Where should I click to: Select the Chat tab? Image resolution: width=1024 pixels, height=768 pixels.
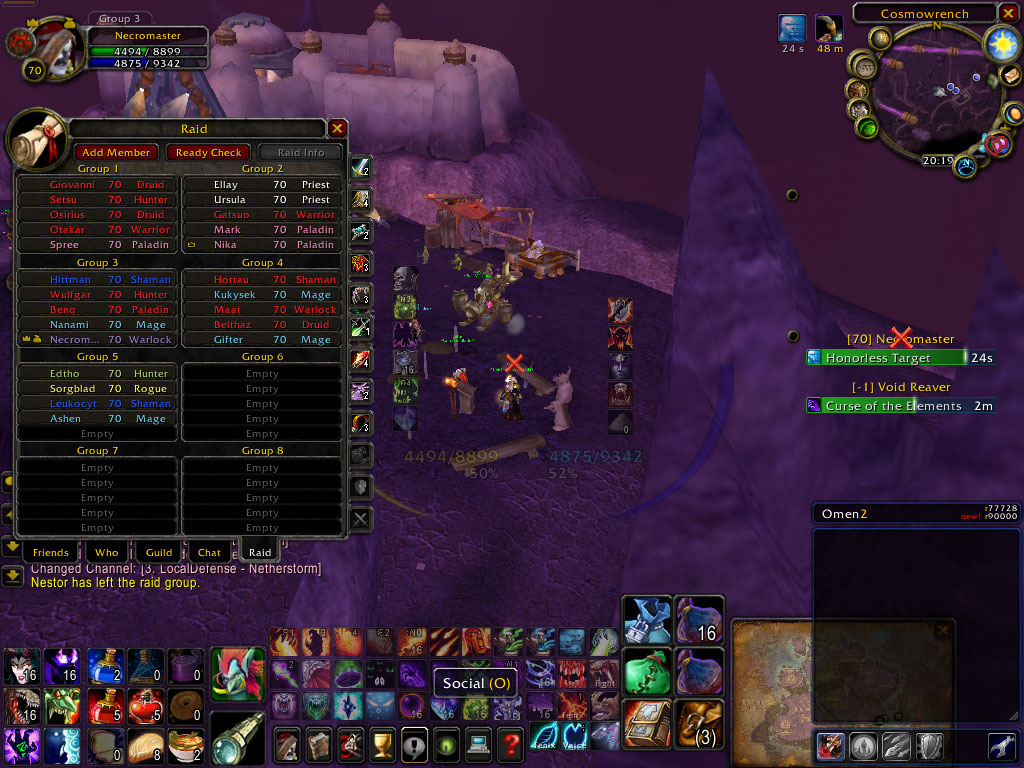(209, 552)
